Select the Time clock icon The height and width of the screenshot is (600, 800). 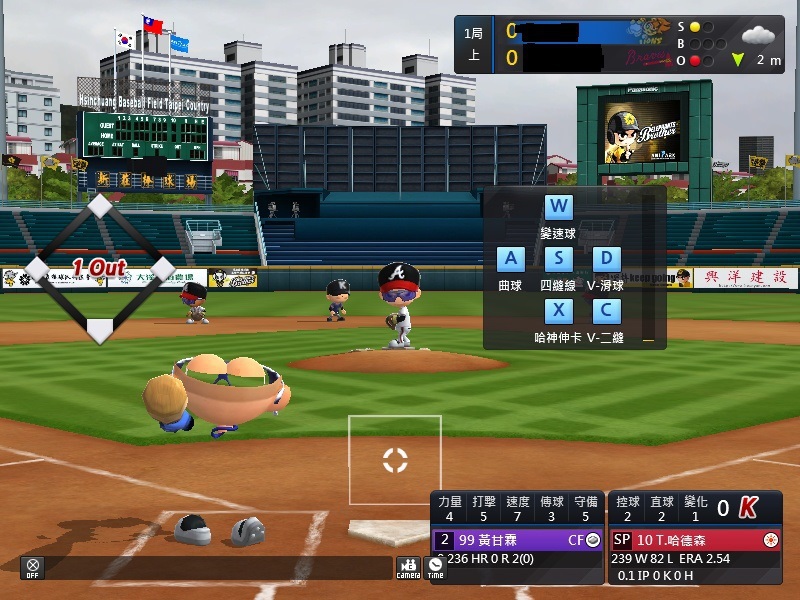(x=435, y=566)
